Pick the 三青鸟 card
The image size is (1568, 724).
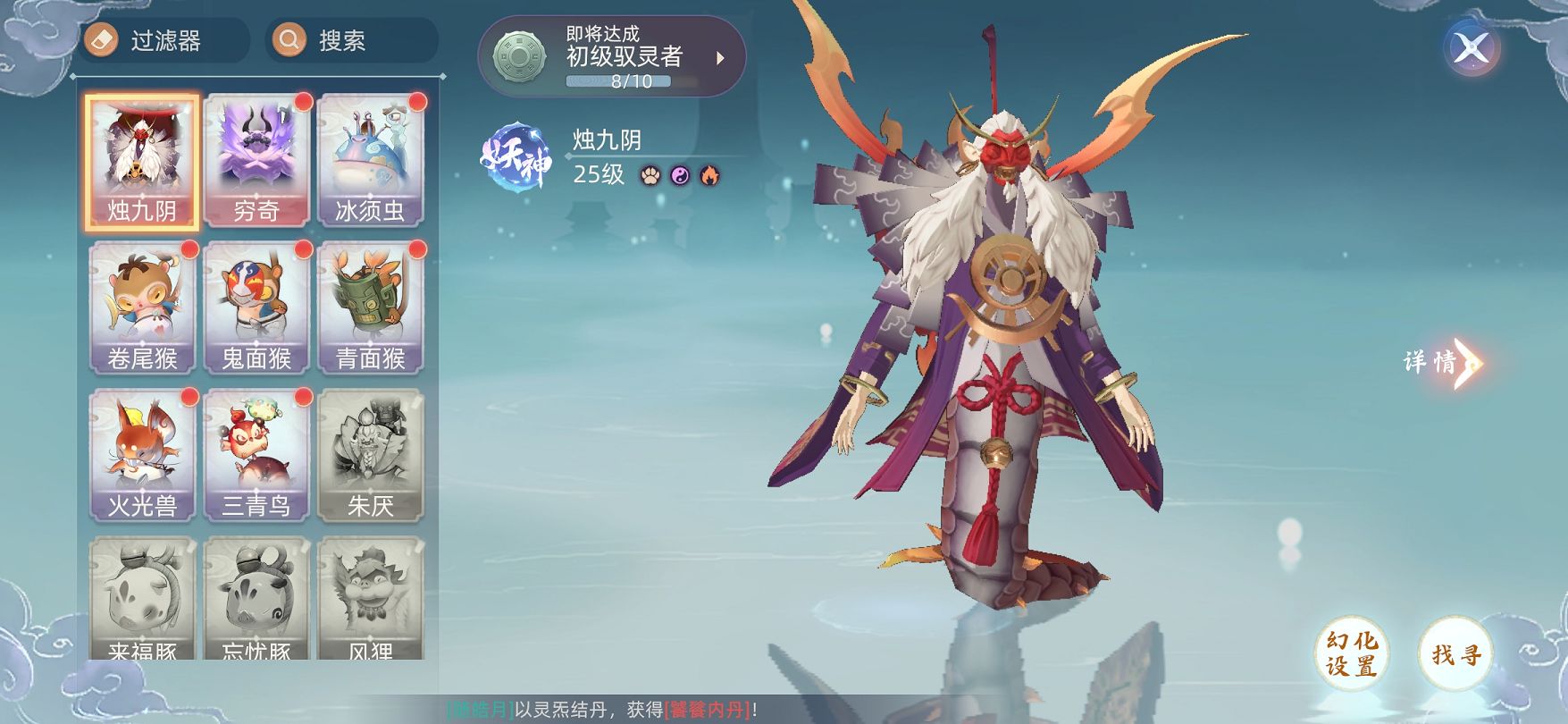point(256,457)
